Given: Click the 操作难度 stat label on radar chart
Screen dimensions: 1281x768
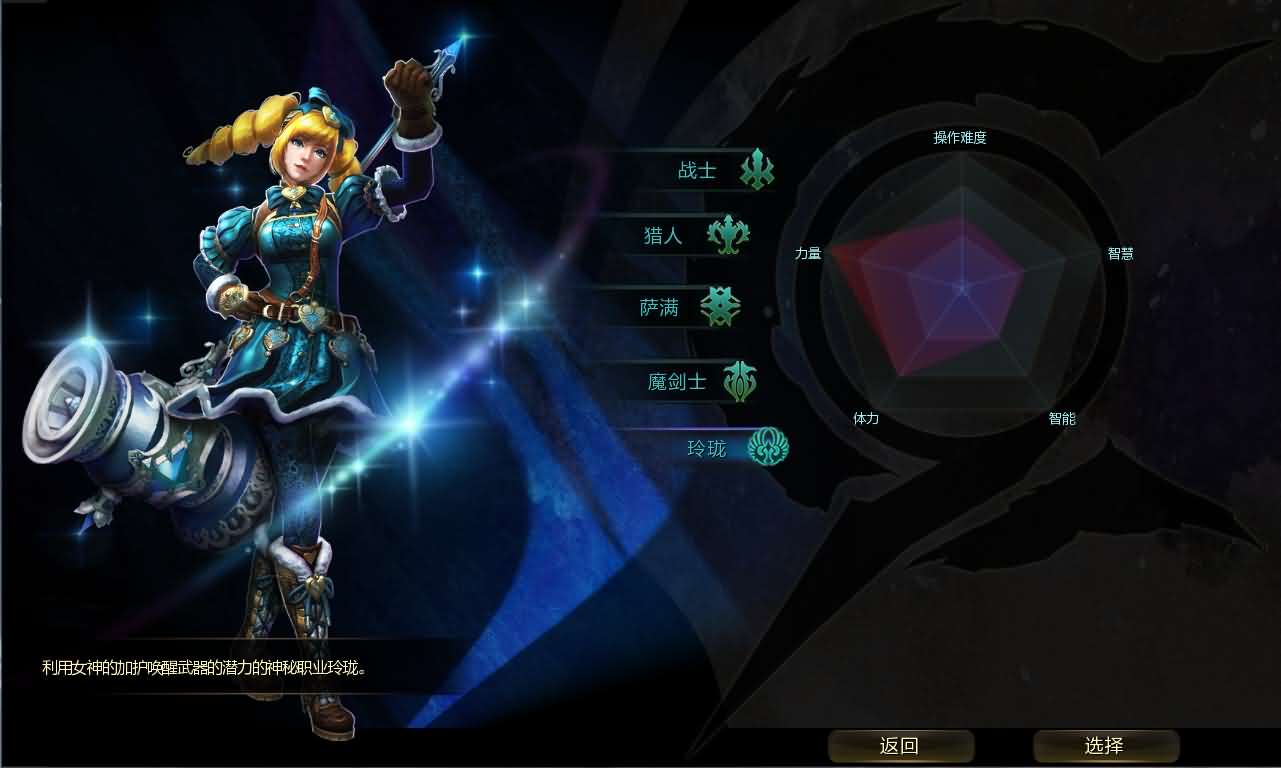Looking at the screenshot, I should 961,138.
